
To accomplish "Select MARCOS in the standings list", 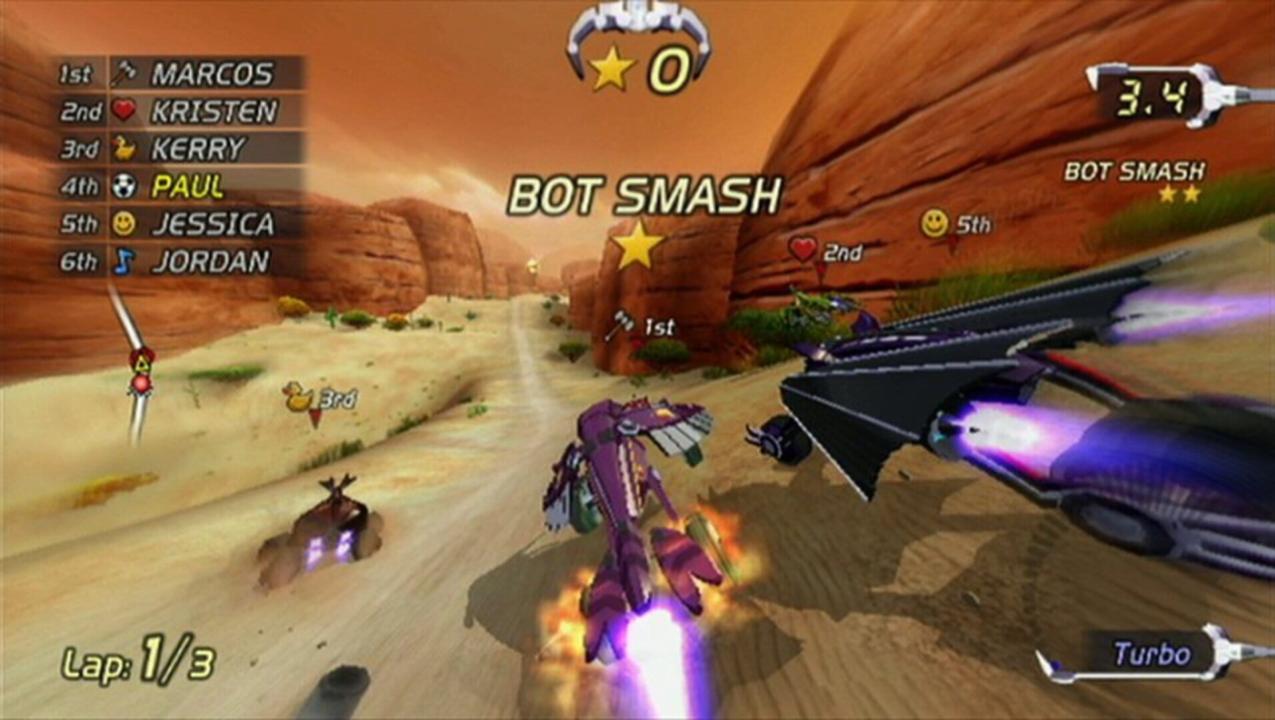I will click(180, 73).
